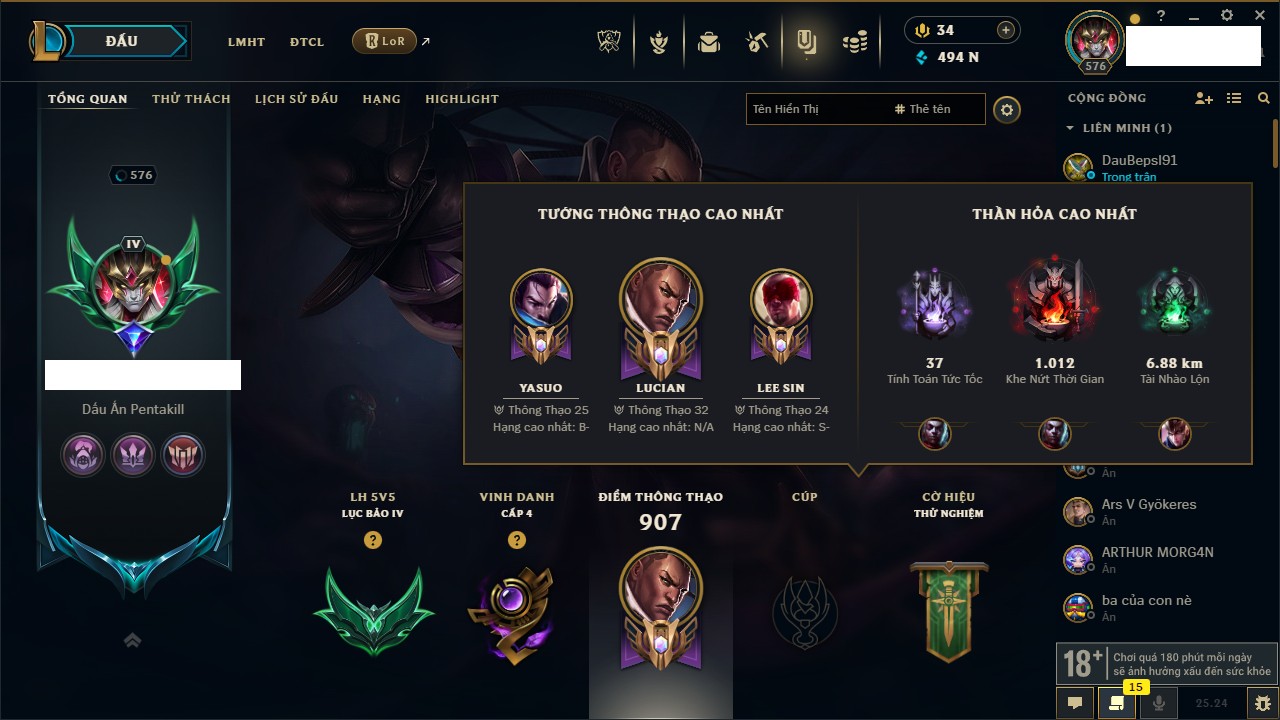Viewport: 1280px width, 720px height.
Task: Open the LỊCH SỬ ĐẤU tab
Action: [296, 99]
